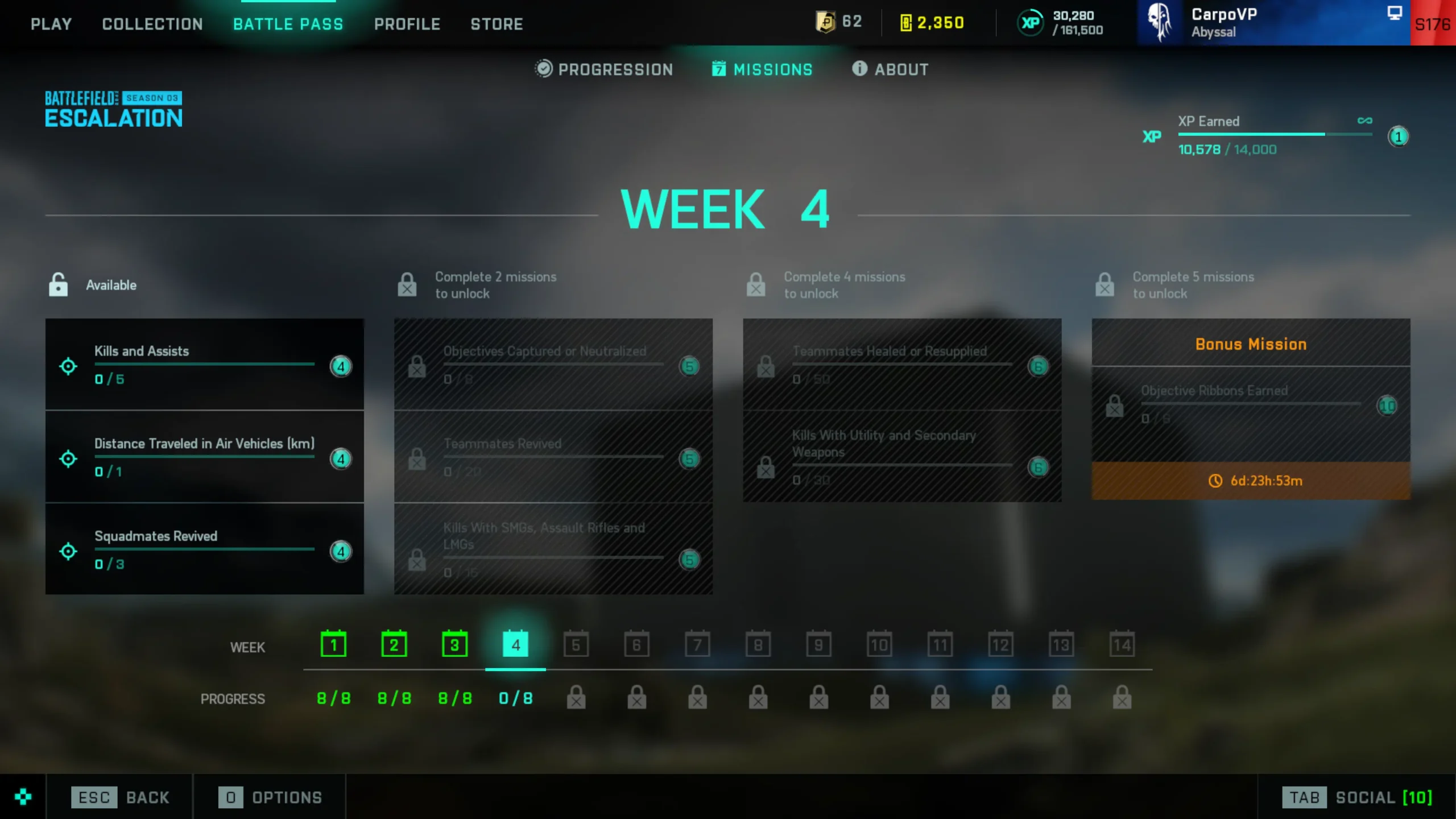The image size is (1456, 819).
Task: Toggle tracking for Distance Traveled mission
Action: tap(68, 458)
